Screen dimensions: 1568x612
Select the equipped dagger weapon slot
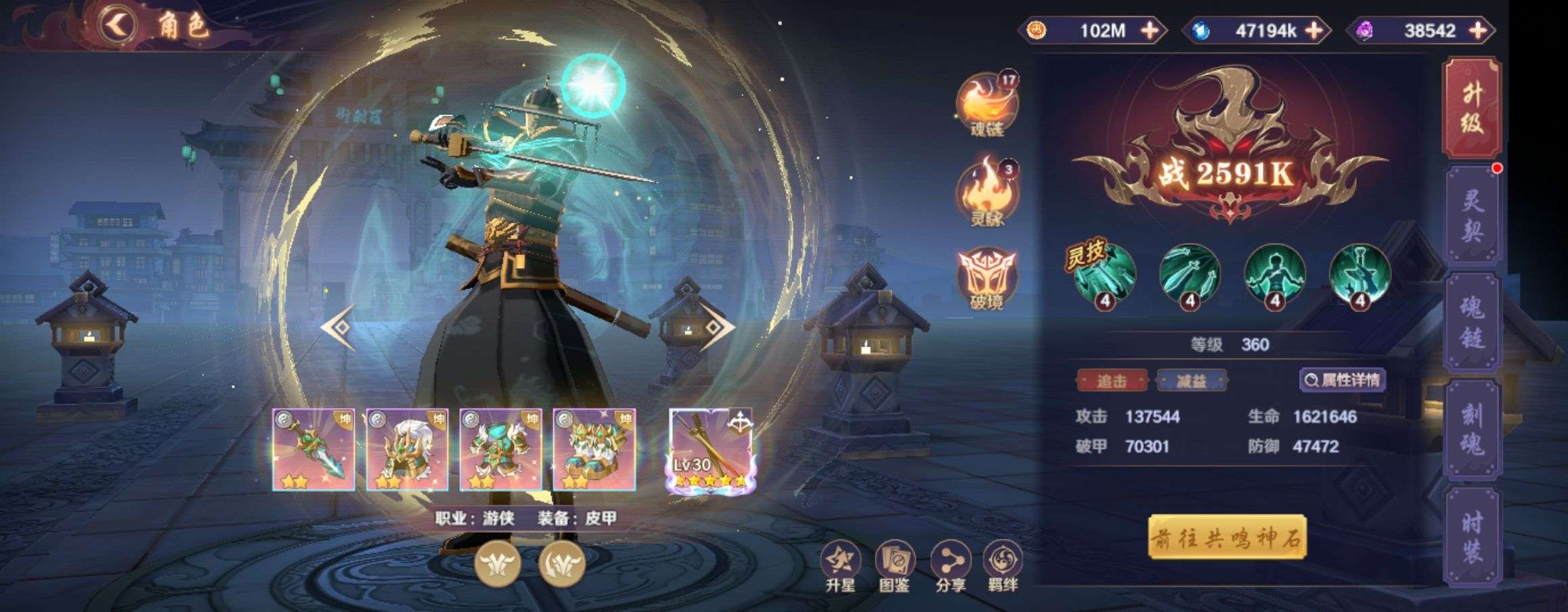point(313,449)
